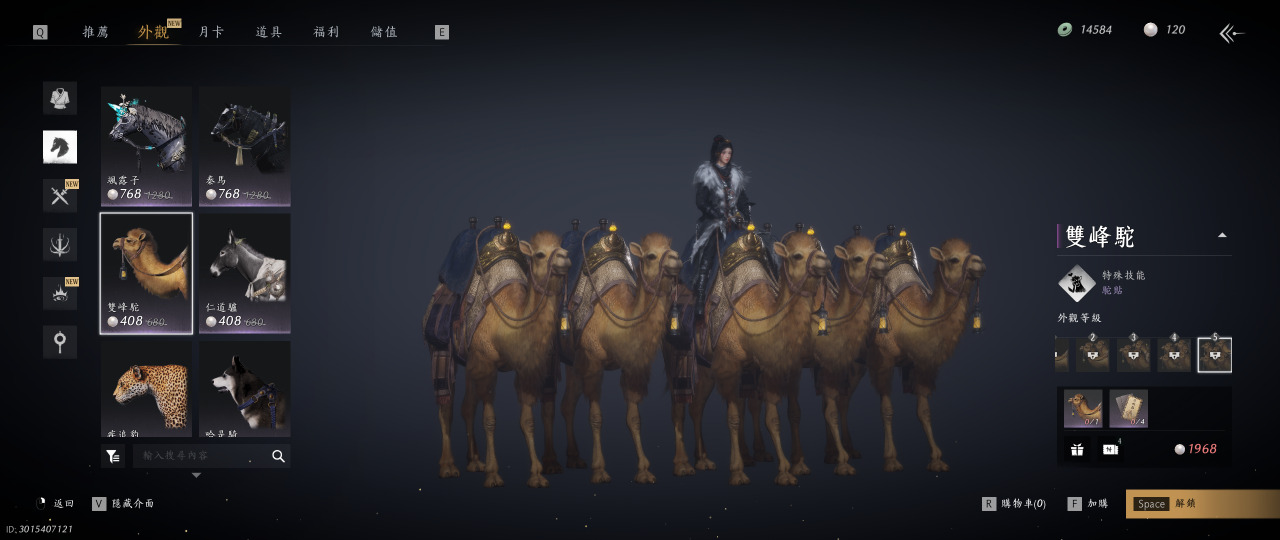Unlock the camel with the 解鎖 button
Image resolution: width=1280 pixels, height=540 pixels.
(x=1202, y=504)
